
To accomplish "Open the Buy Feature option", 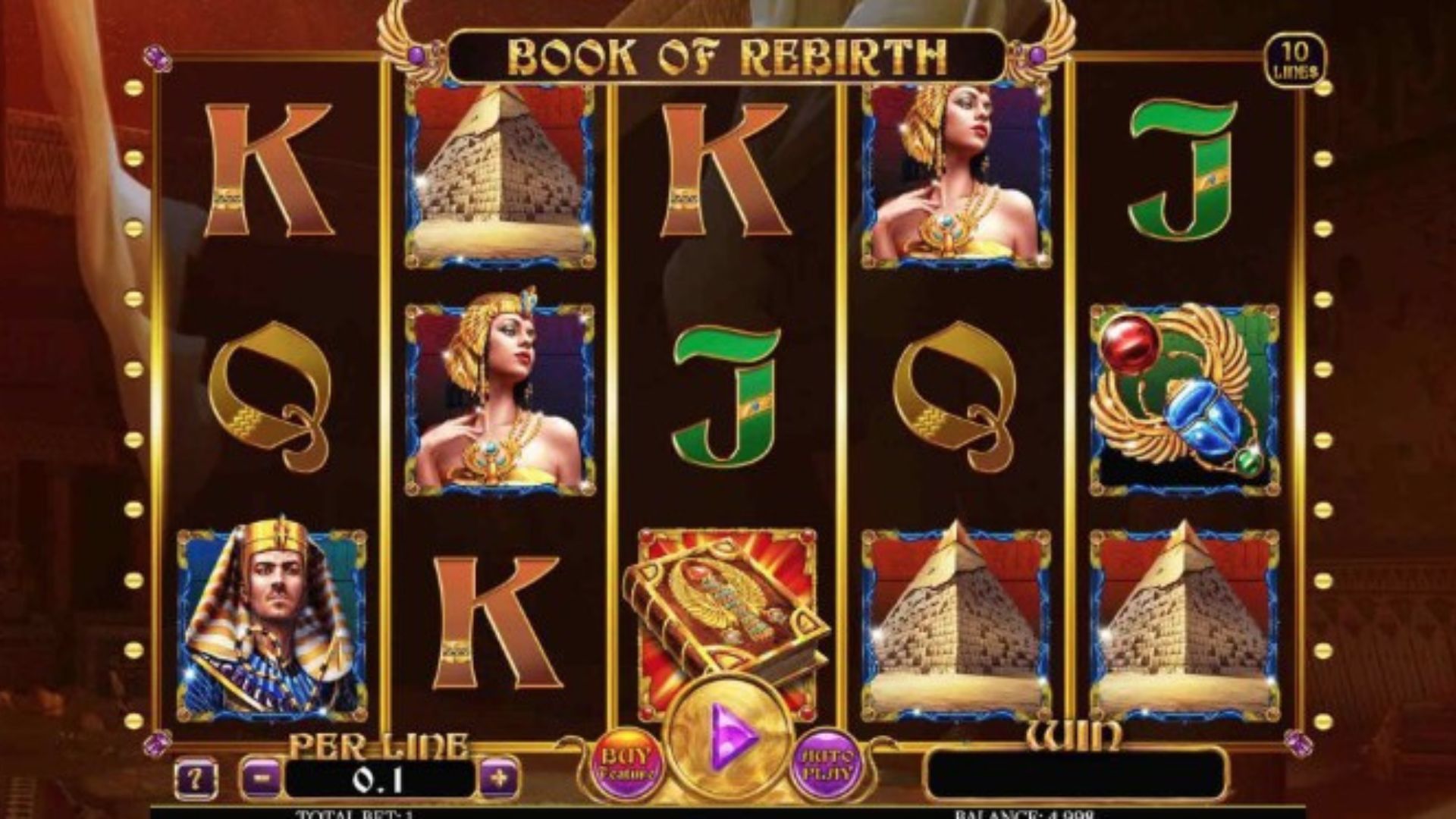I will point(627,764).
